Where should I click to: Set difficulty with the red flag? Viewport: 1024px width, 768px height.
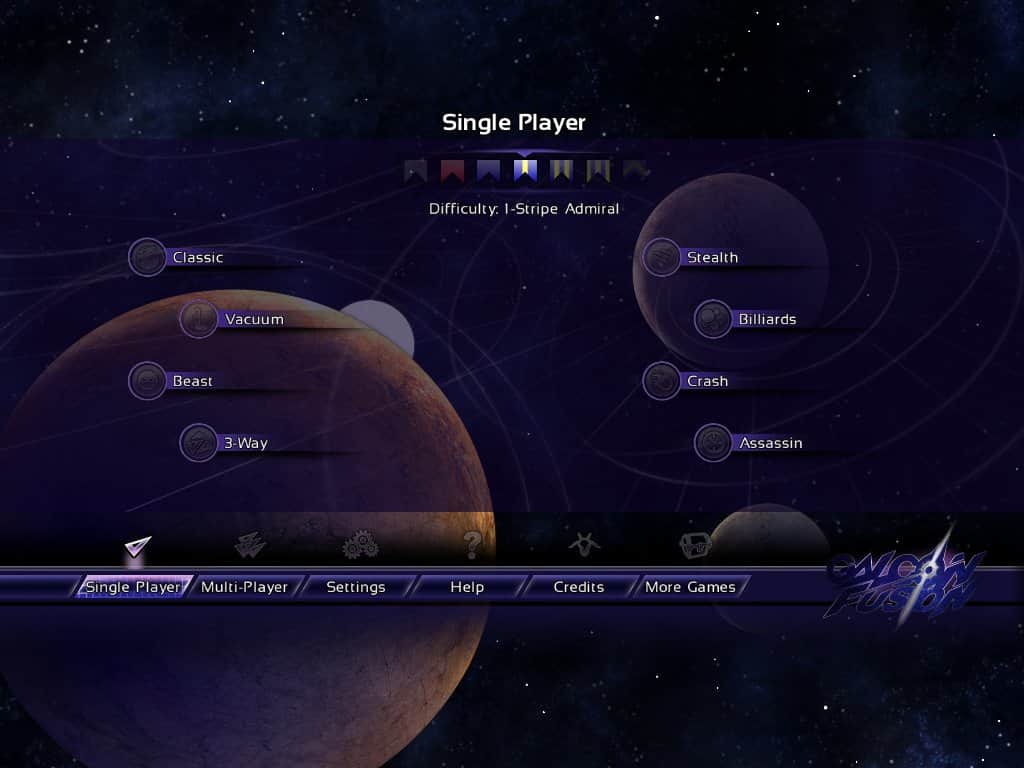point(452,171)
